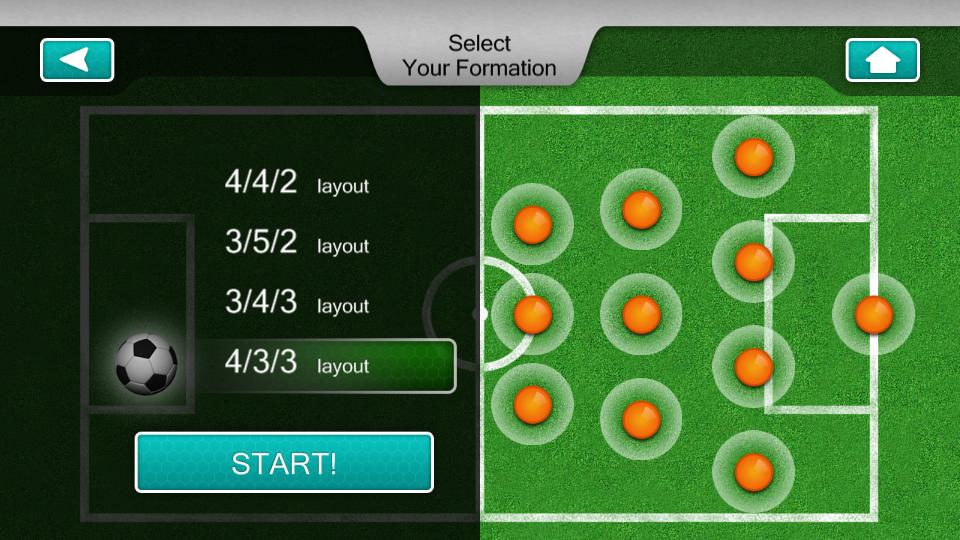Select the highlighted 4/3/3 layout
The image size is (960, 540).
[x=324, y=365]
